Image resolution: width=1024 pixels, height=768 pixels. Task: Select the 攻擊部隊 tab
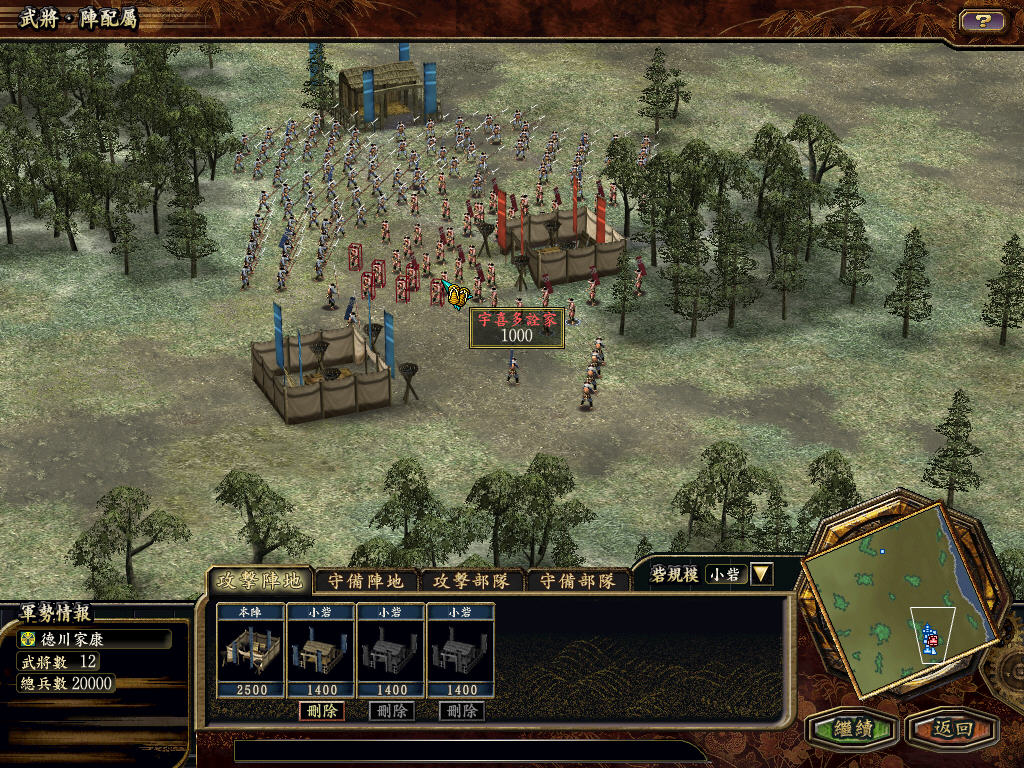pos(473,581)
